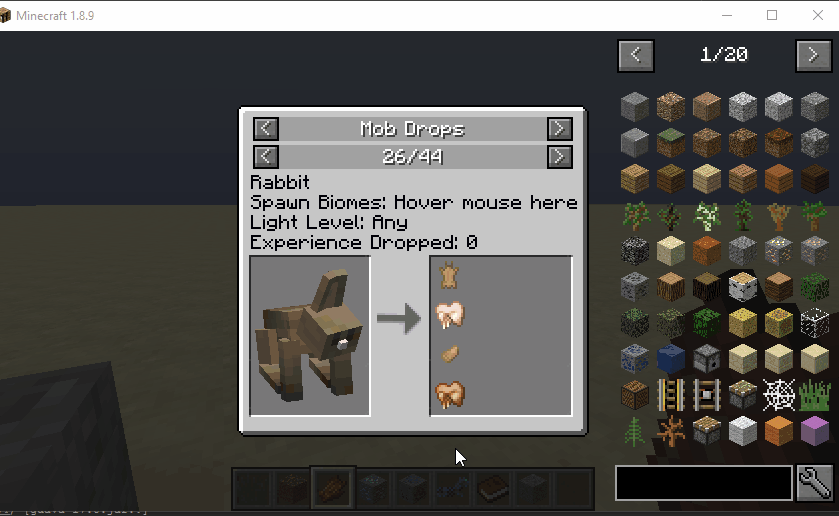Open the wrench configuration button
Image resolution: width=839 pixels, height=516 pixels.
coord(815,483)
